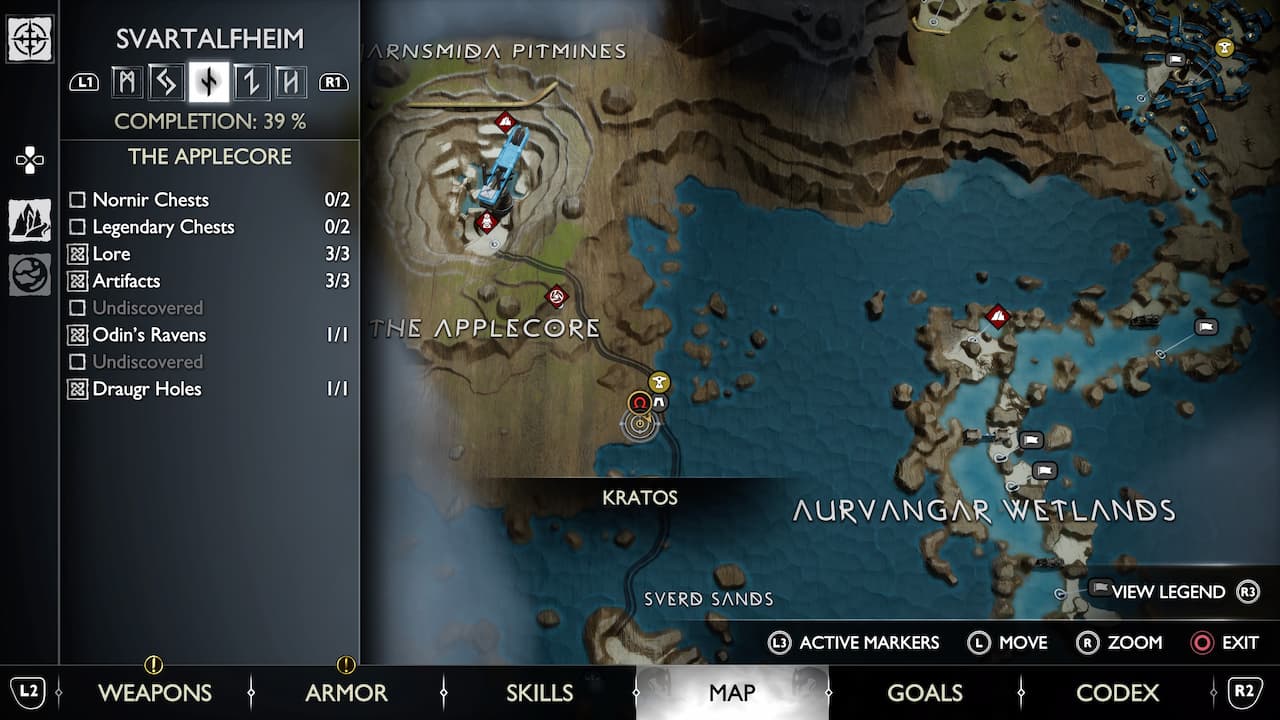Select Brok's shop anvil marker near Kratos
This screenshot has width=1280, height=720.
tap(658, 382)
